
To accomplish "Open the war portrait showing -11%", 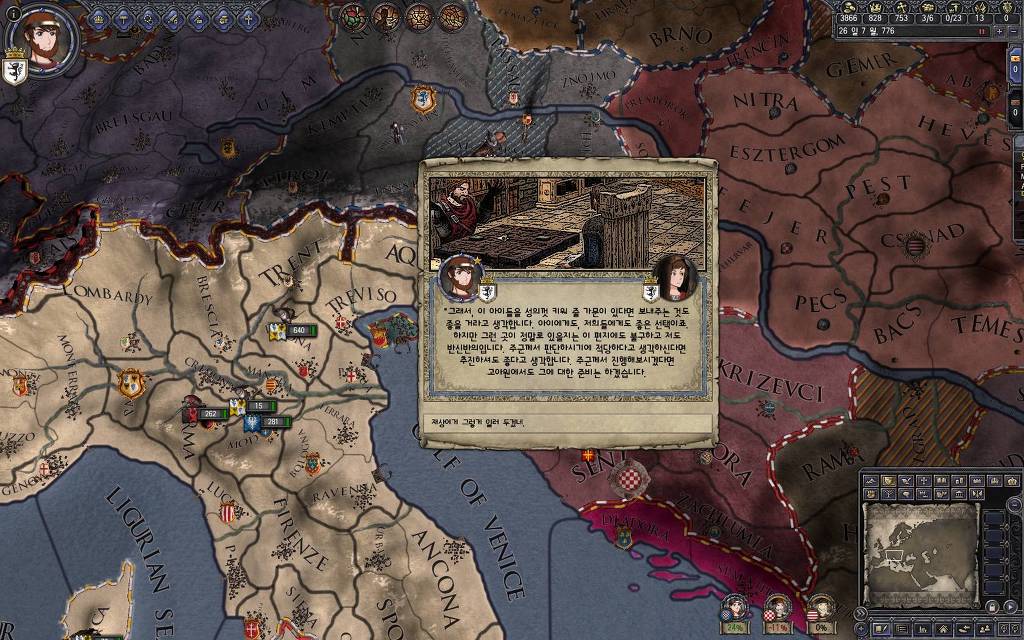I will click(778, 607).
